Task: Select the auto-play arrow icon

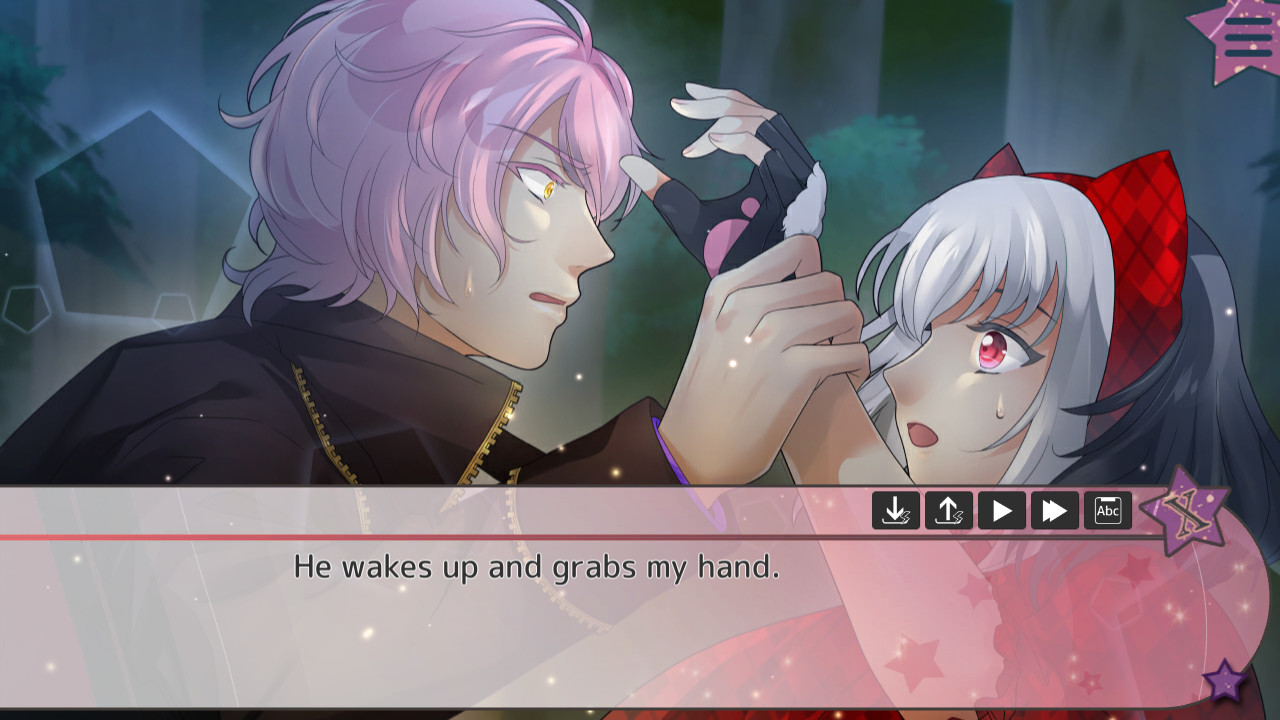Action: coord(1003,510)
